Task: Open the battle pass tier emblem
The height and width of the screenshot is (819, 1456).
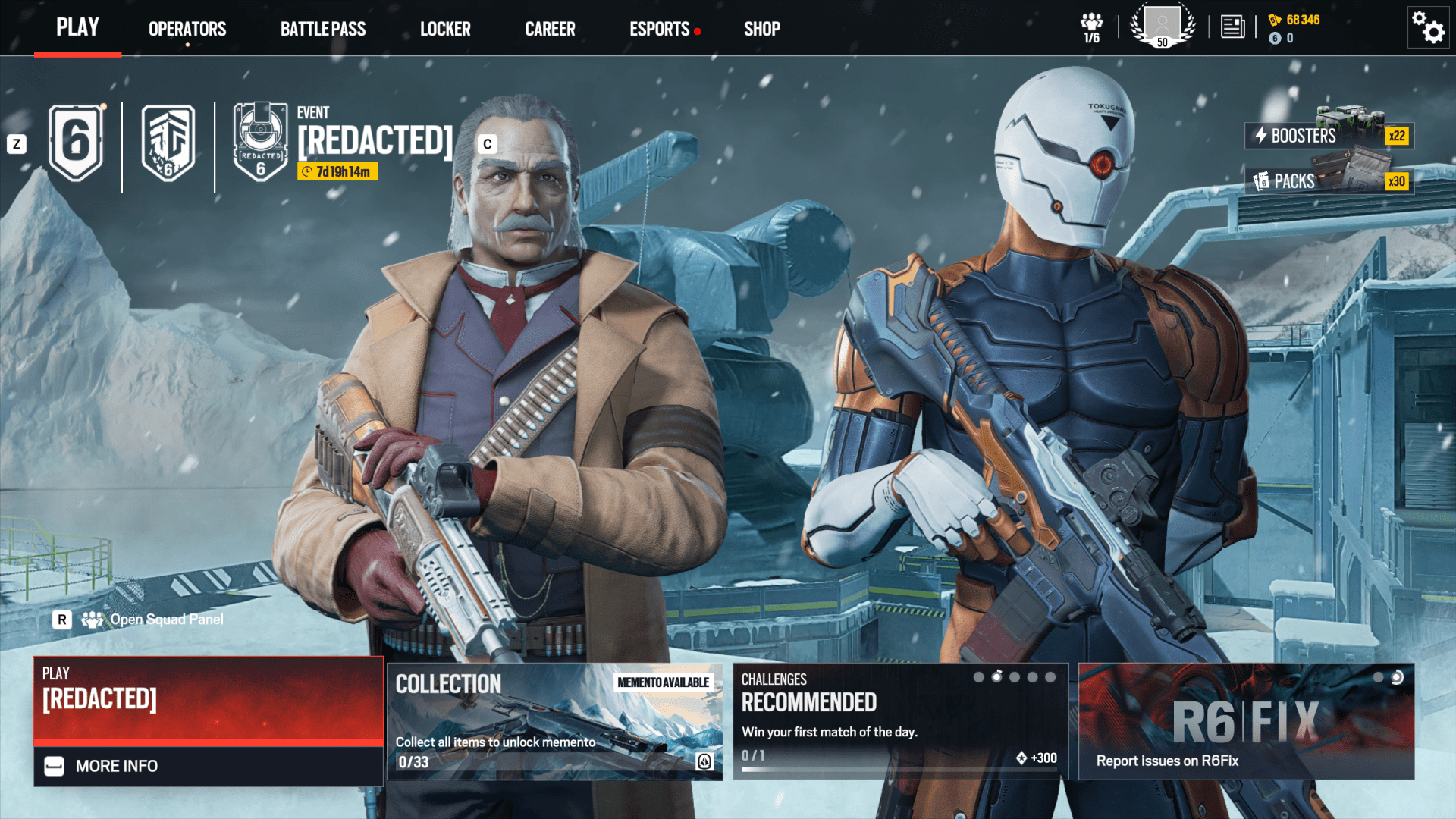Action: [168, 143]
